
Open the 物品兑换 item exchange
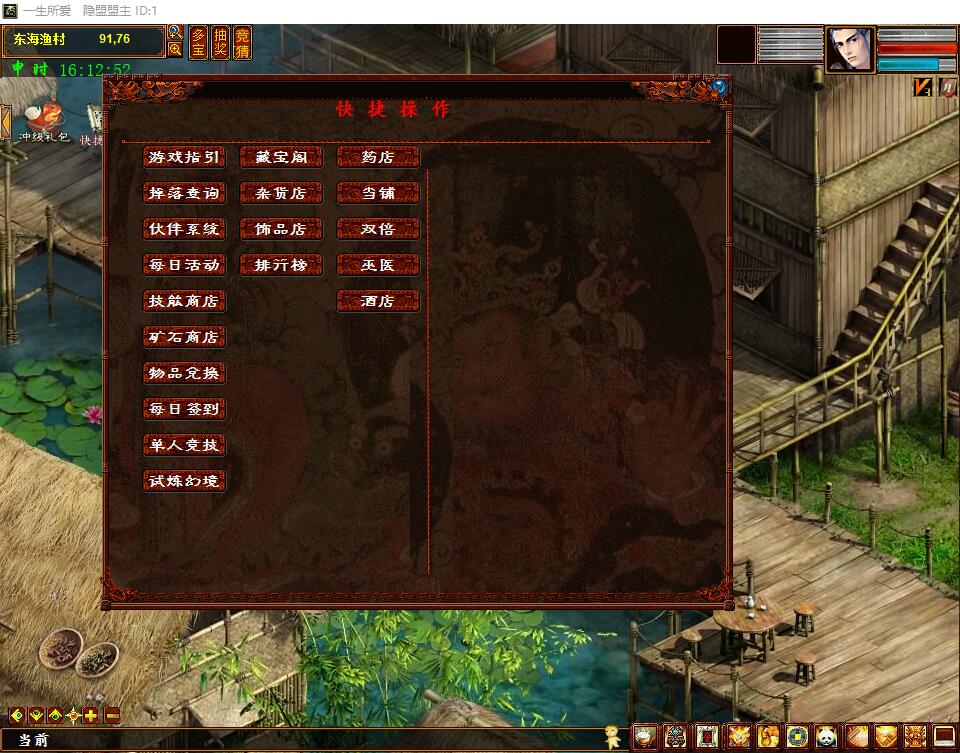point(184,373)
